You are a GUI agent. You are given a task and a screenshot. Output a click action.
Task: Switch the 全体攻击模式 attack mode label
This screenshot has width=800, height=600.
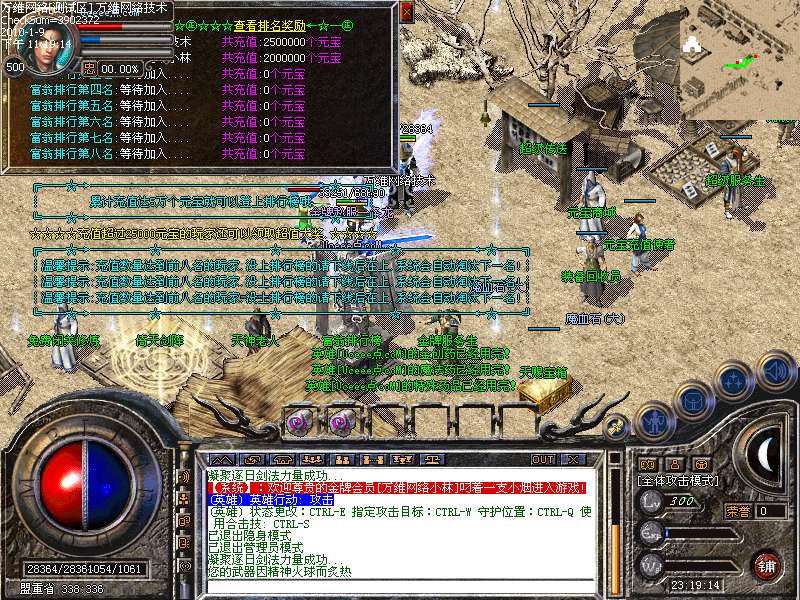[x=680, y=481]
